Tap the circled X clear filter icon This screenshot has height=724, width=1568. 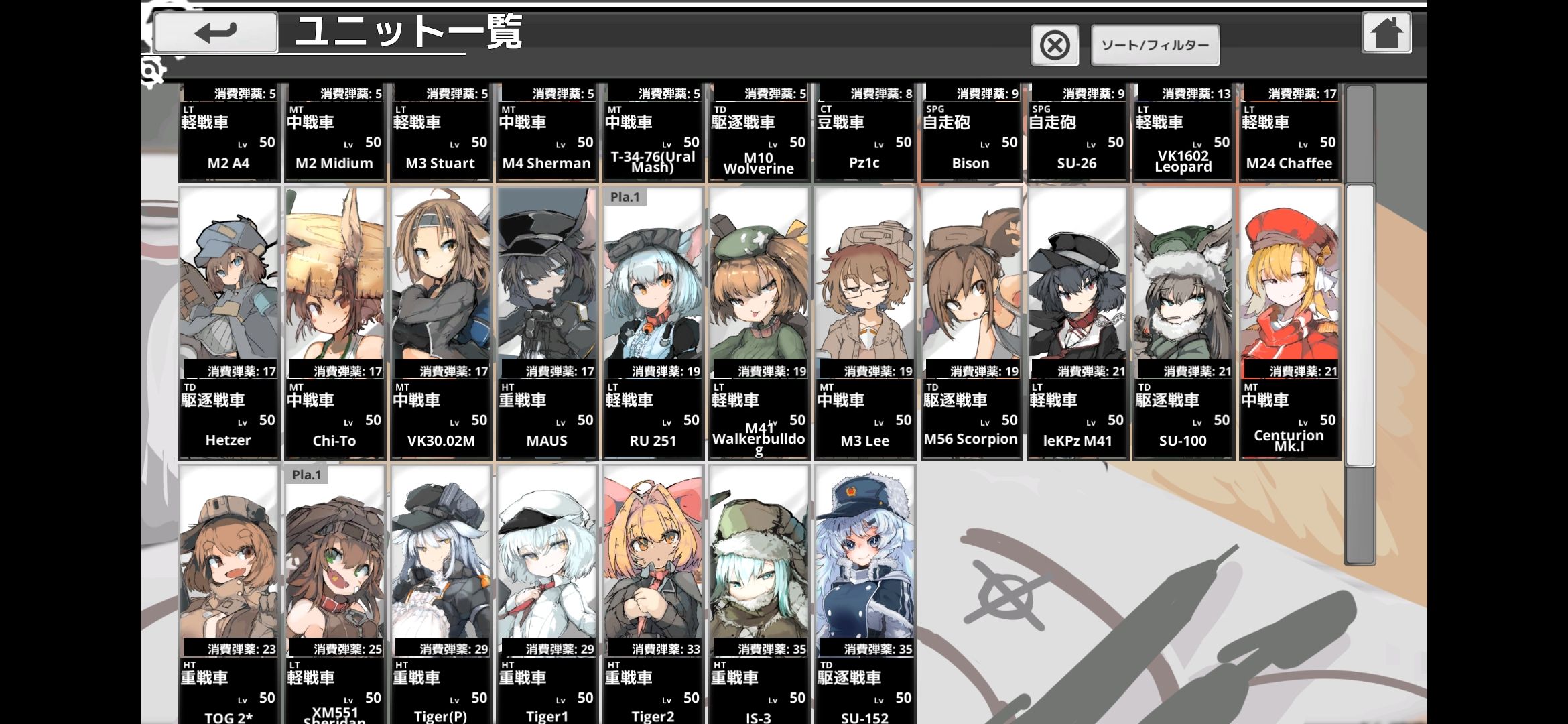pyautogui.click(x=1054, y=44)
